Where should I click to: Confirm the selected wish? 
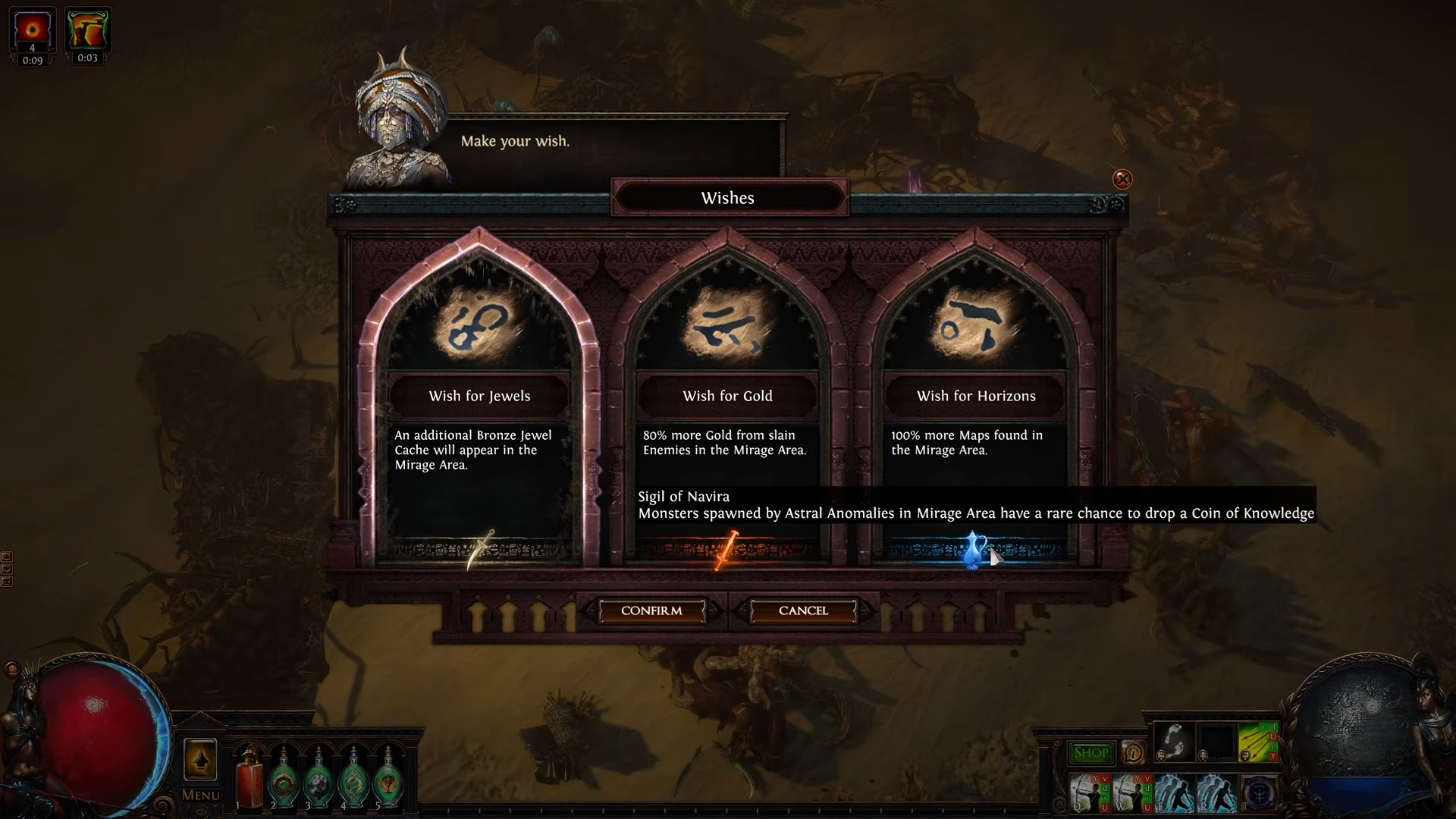point(651,610)
